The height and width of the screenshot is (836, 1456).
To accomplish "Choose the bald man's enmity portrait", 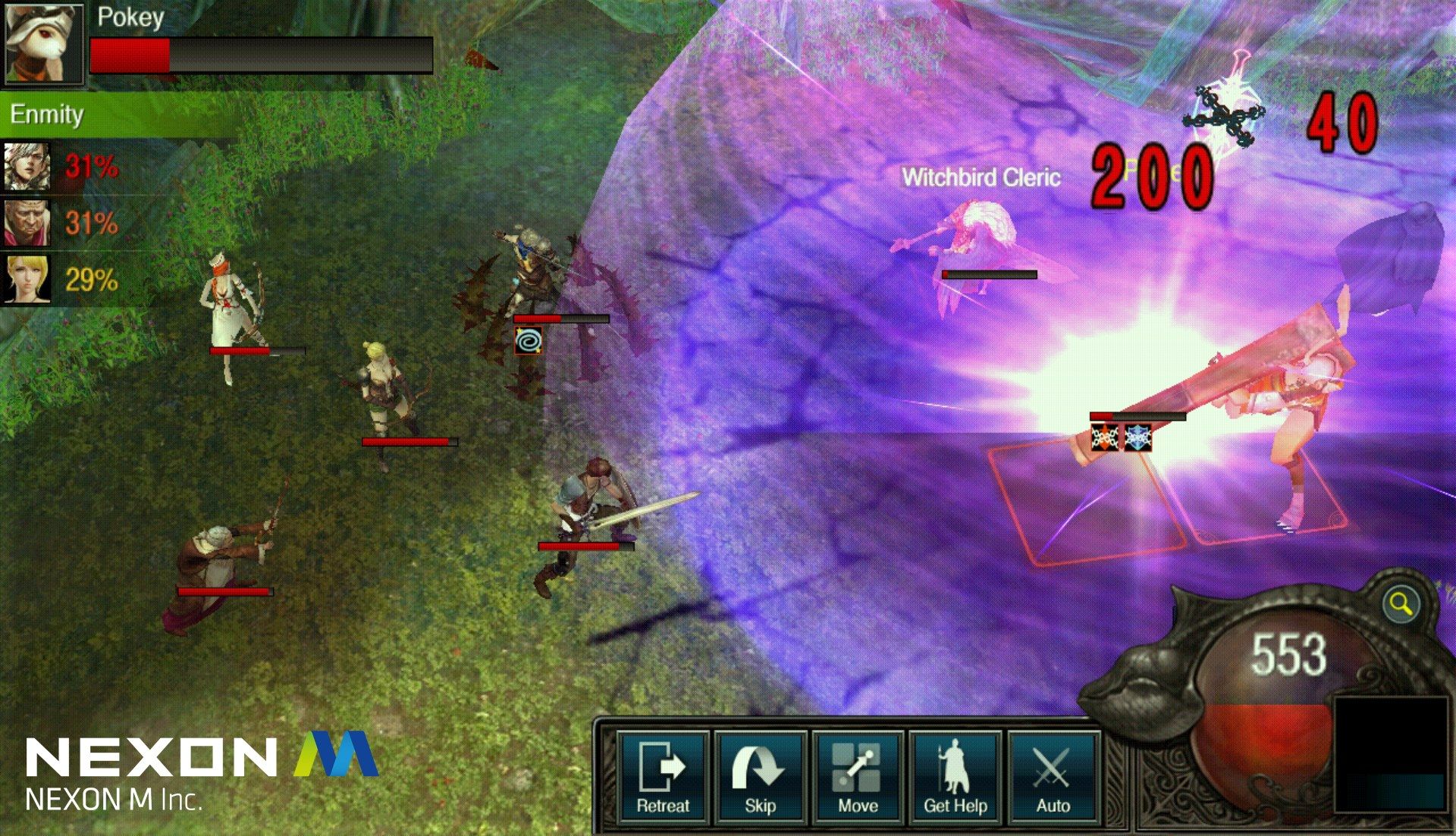I will [x=27, y=223].
